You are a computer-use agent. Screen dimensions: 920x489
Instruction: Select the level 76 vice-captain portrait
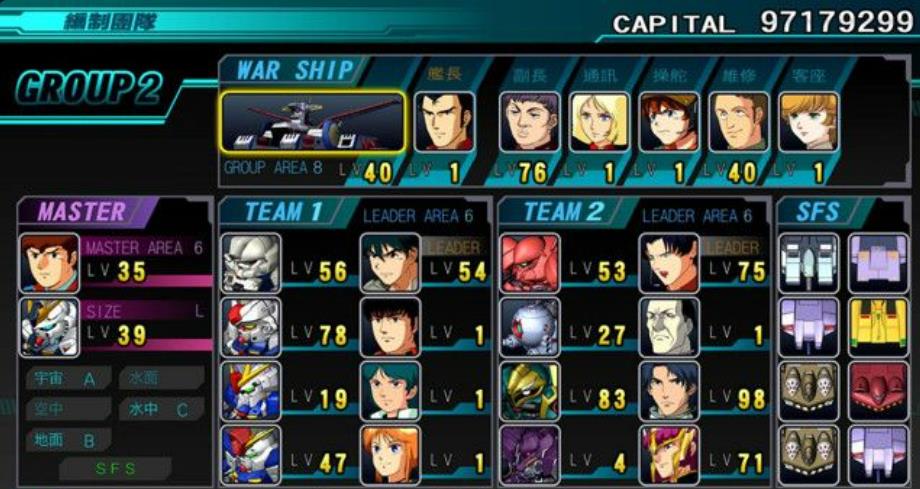point(529,122)
